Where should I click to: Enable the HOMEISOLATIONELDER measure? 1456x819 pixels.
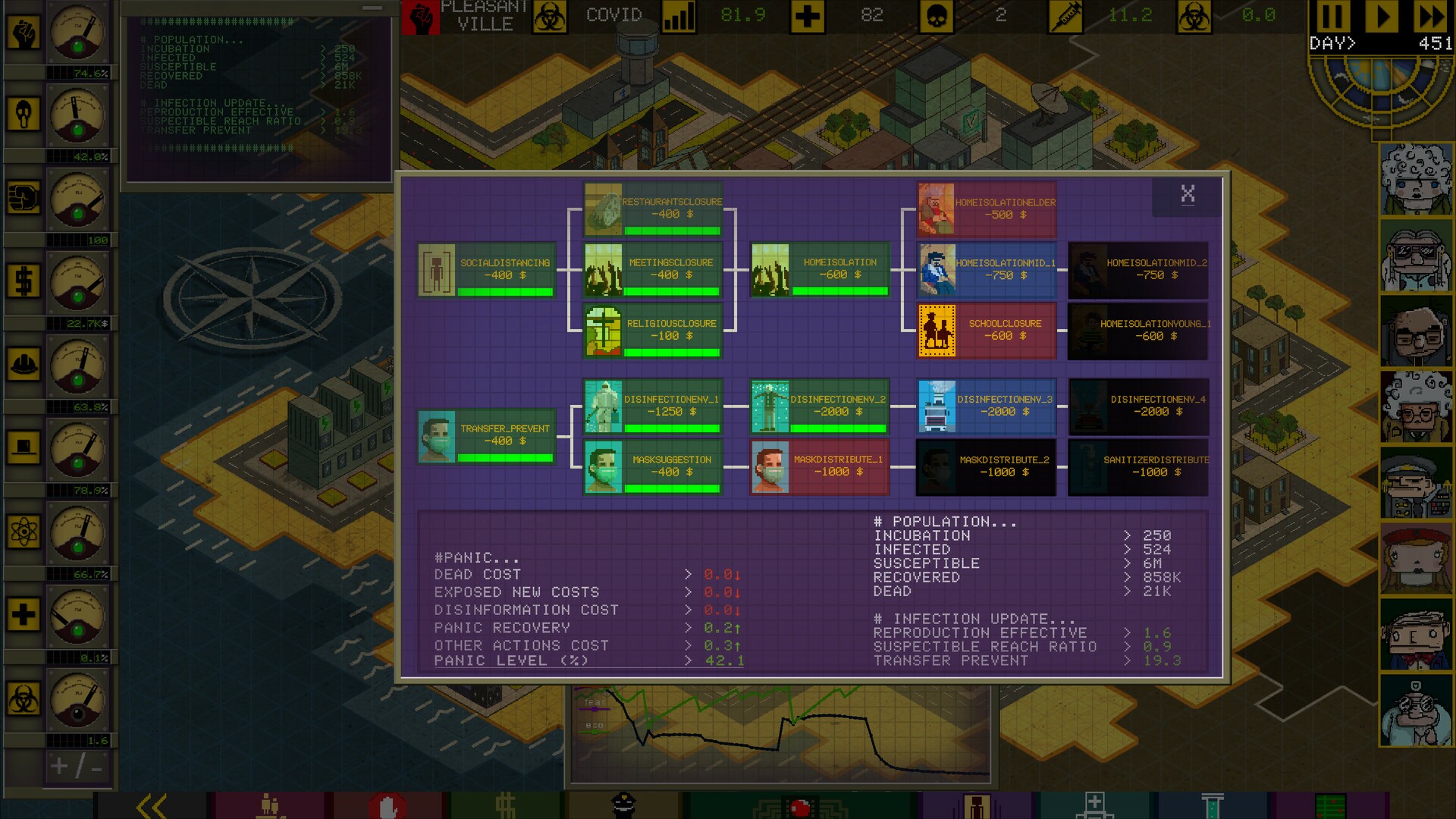tap(986, 209)
